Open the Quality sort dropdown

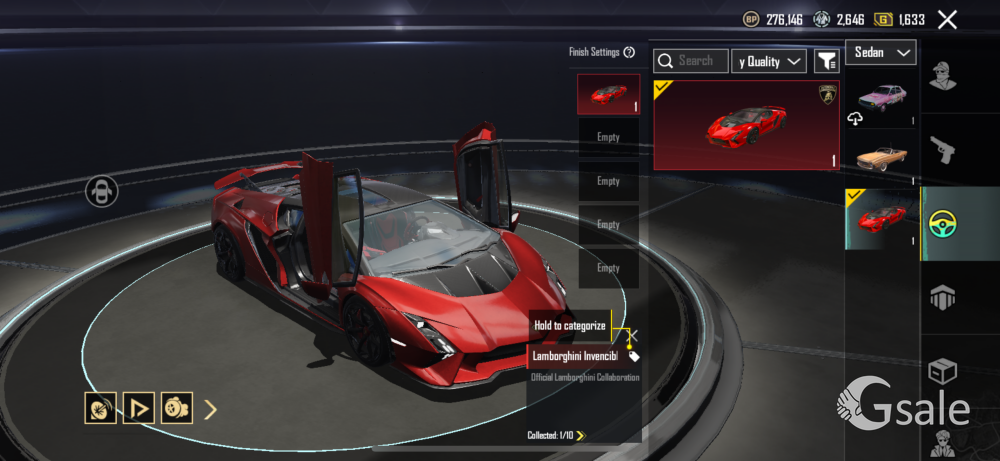[x=769, y=61]
